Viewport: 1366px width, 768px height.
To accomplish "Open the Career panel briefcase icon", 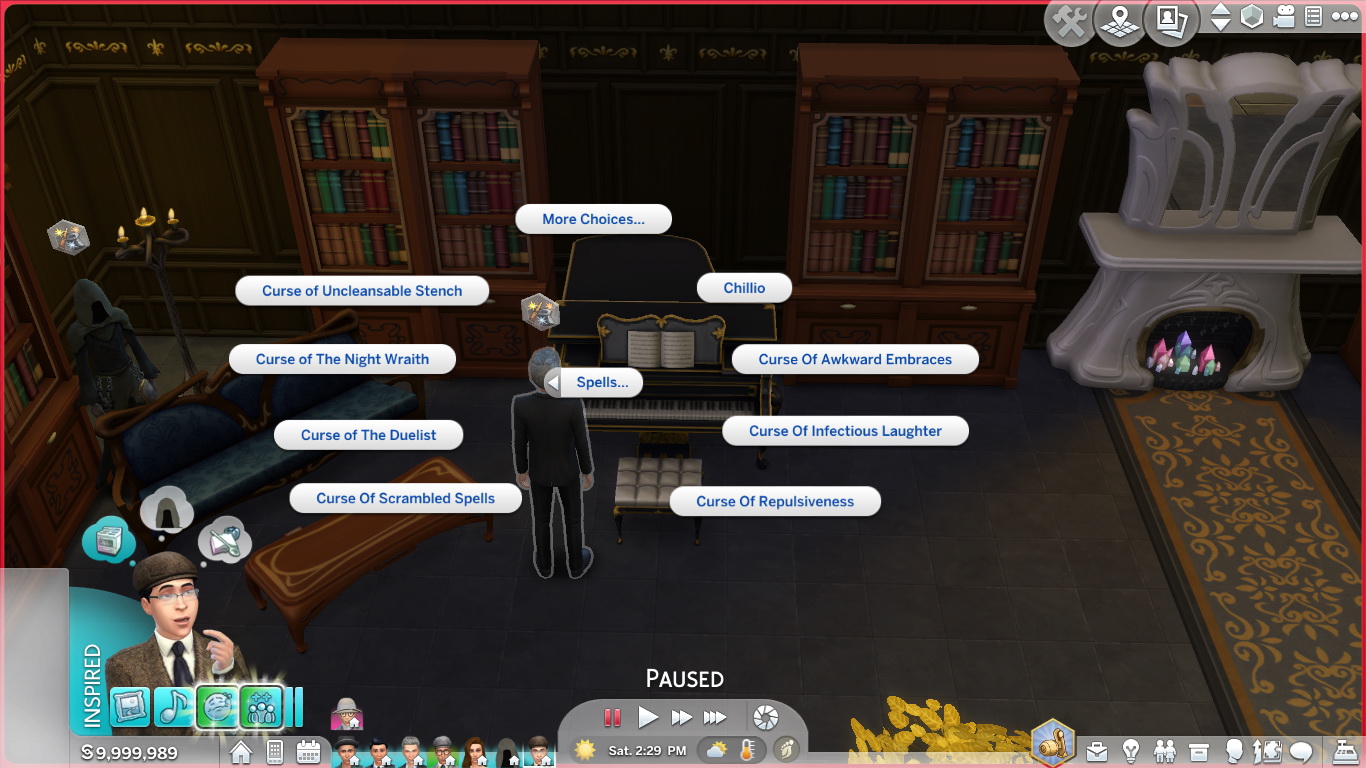I will [1097, 751].
